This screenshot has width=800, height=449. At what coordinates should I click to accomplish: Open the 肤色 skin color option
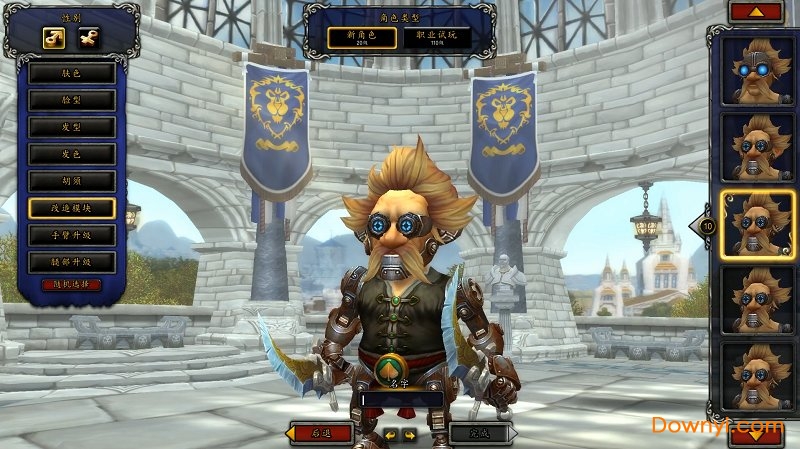[71, 73]
